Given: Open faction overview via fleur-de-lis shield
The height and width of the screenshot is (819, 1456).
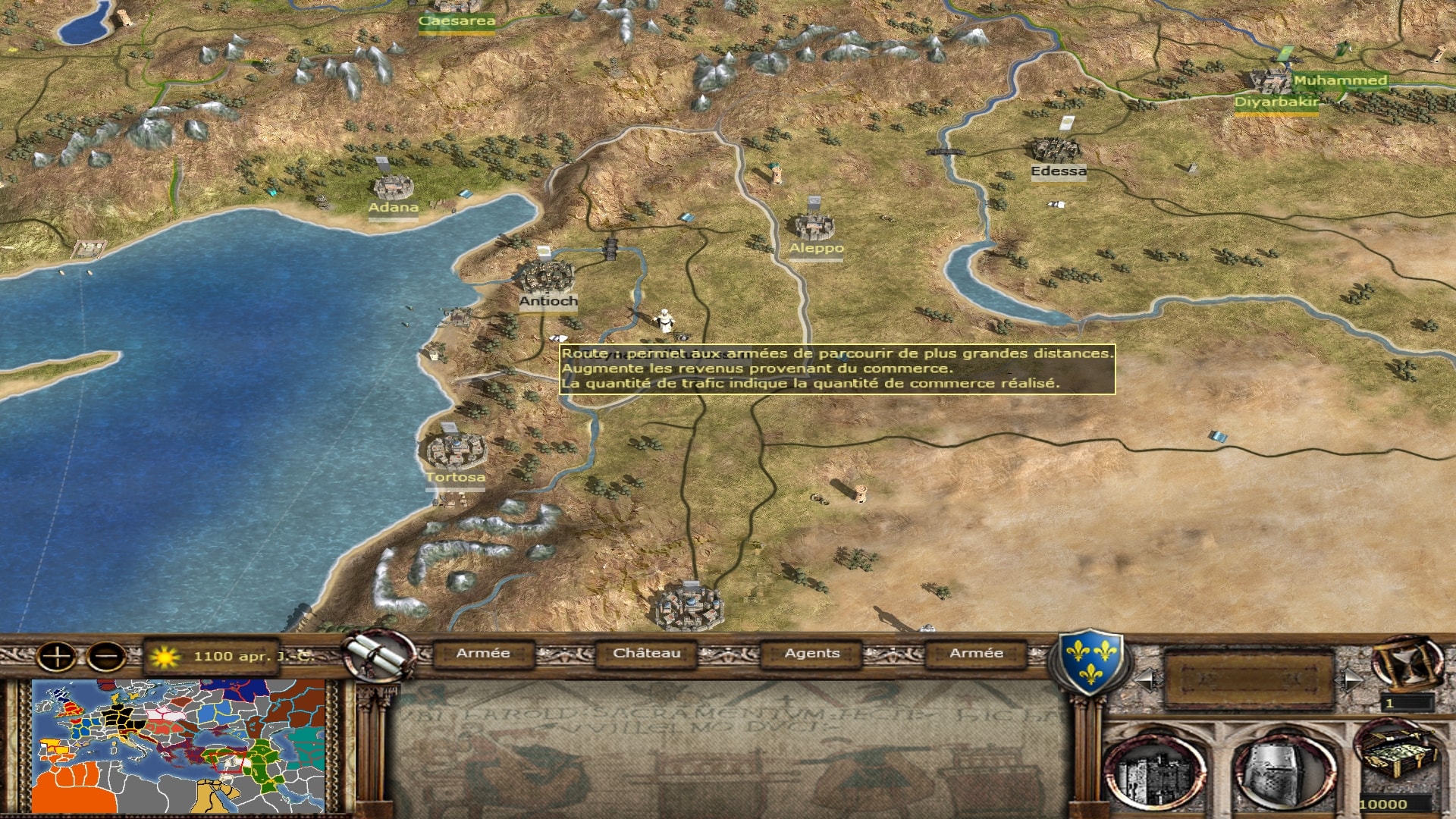Looking at the screenshot, I should pyautogui.click(x=1089, y=661).
